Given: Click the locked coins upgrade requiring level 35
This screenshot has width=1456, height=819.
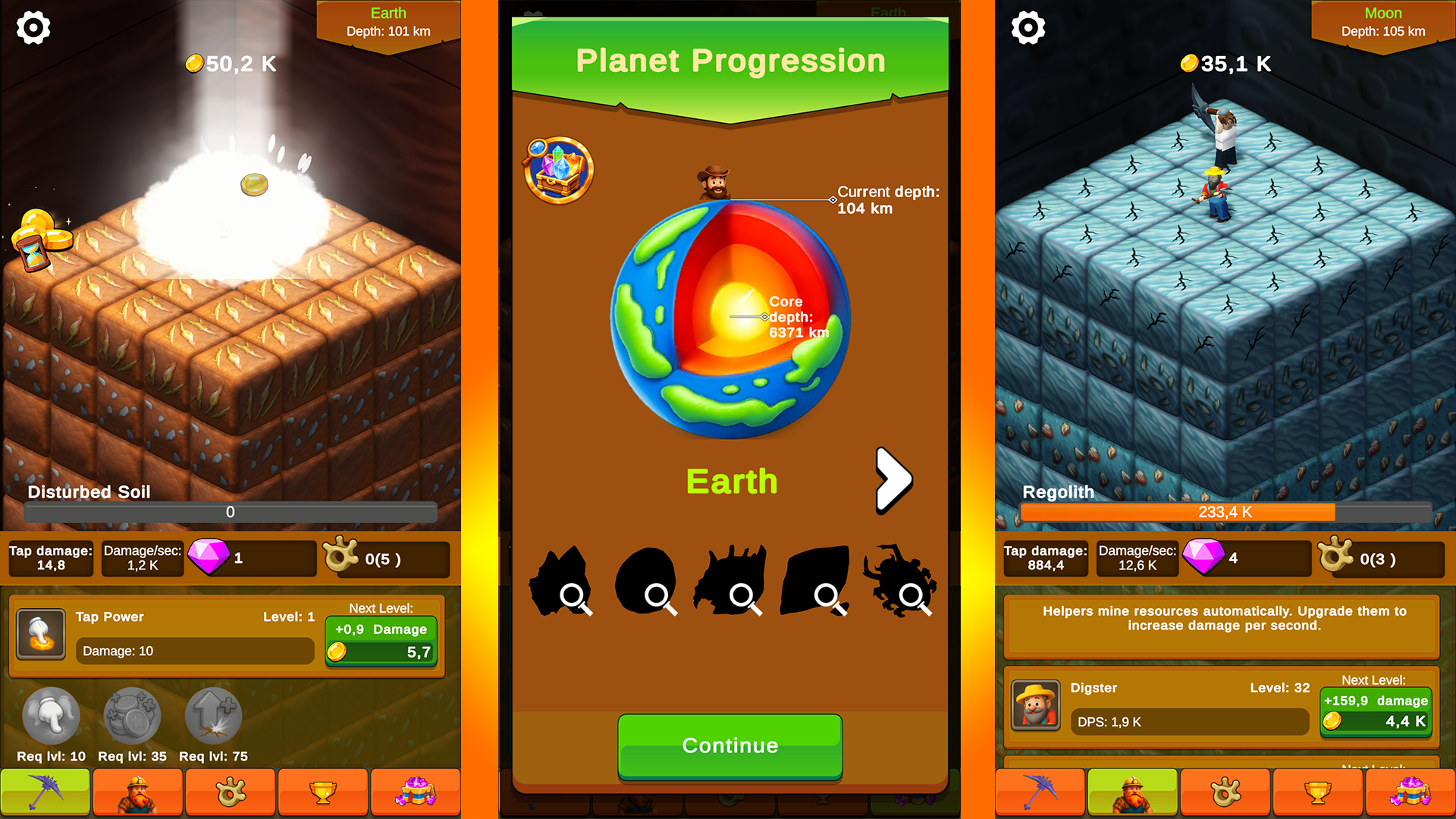Looking at the screenshot, I should 133,714.
